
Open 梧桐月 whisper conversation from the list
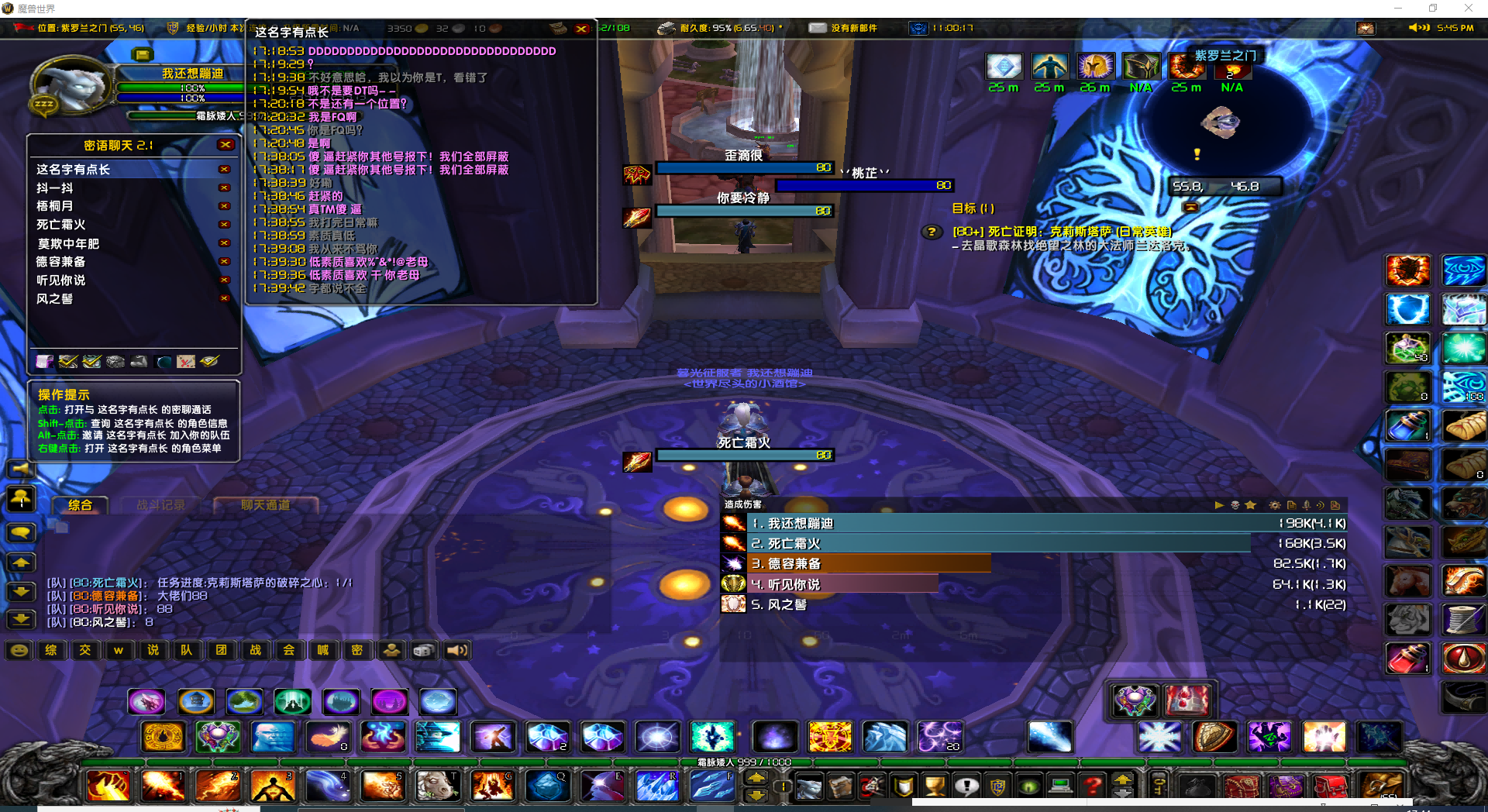point(55,206)
